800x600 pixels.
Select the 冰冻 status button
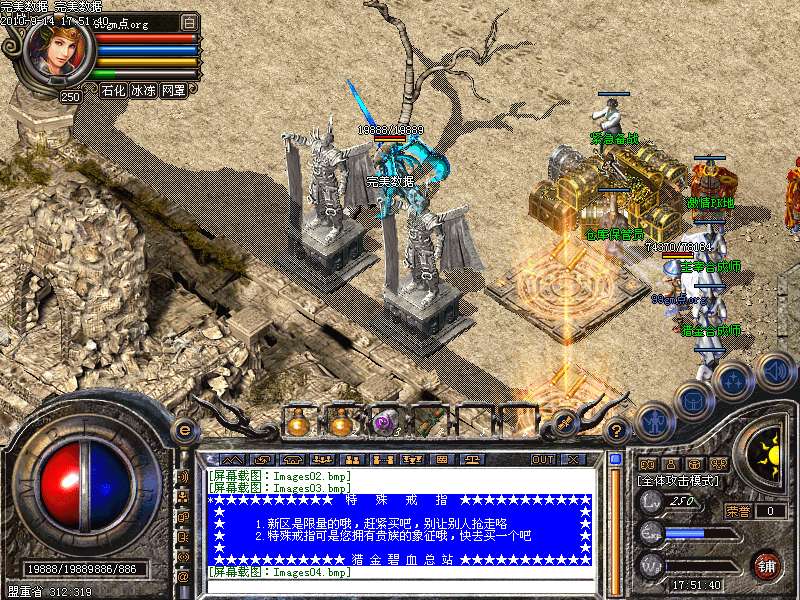point(143,90)
